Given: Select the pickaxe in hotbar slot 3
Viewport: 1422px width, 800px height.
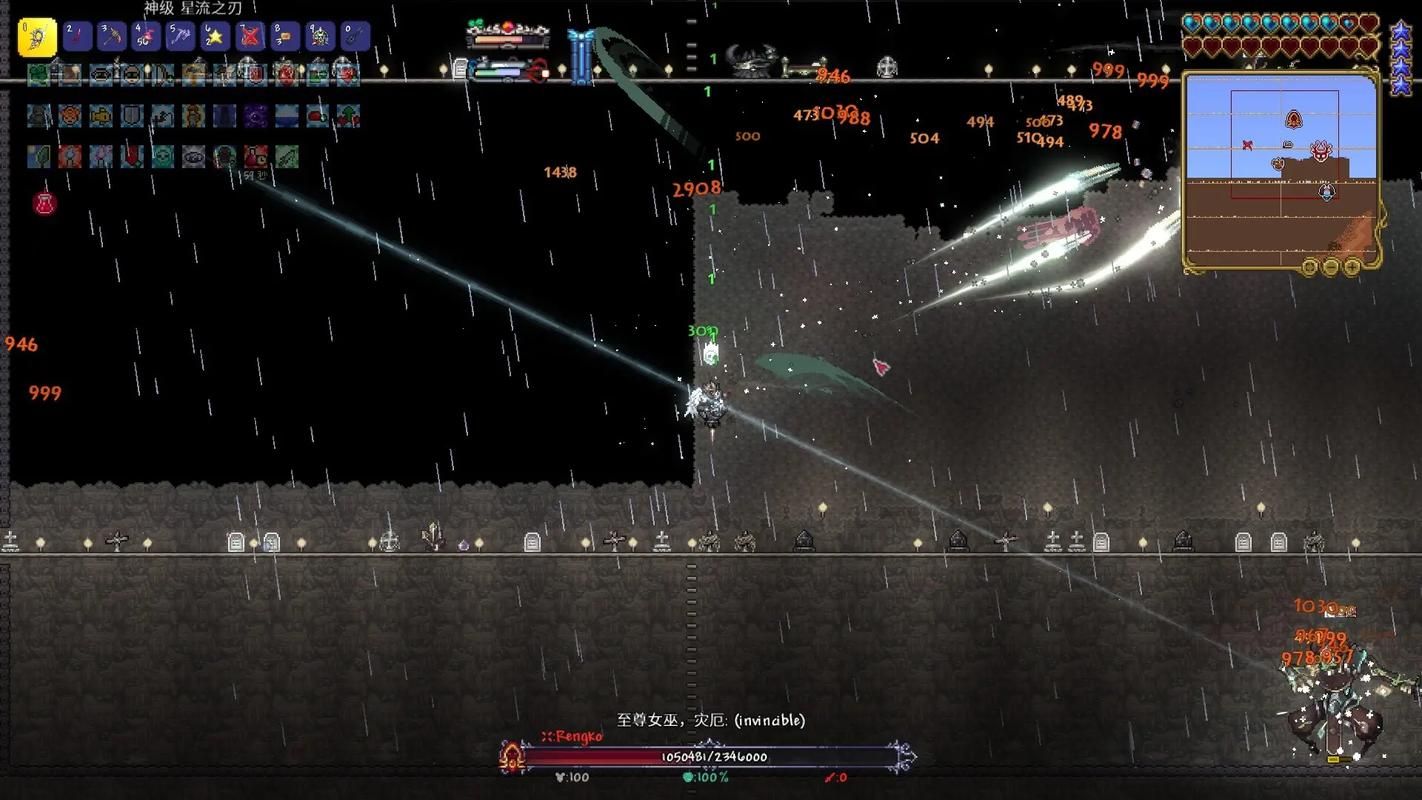Looking at the screenshot, I should pyautogui.click(x=110, y=37).
